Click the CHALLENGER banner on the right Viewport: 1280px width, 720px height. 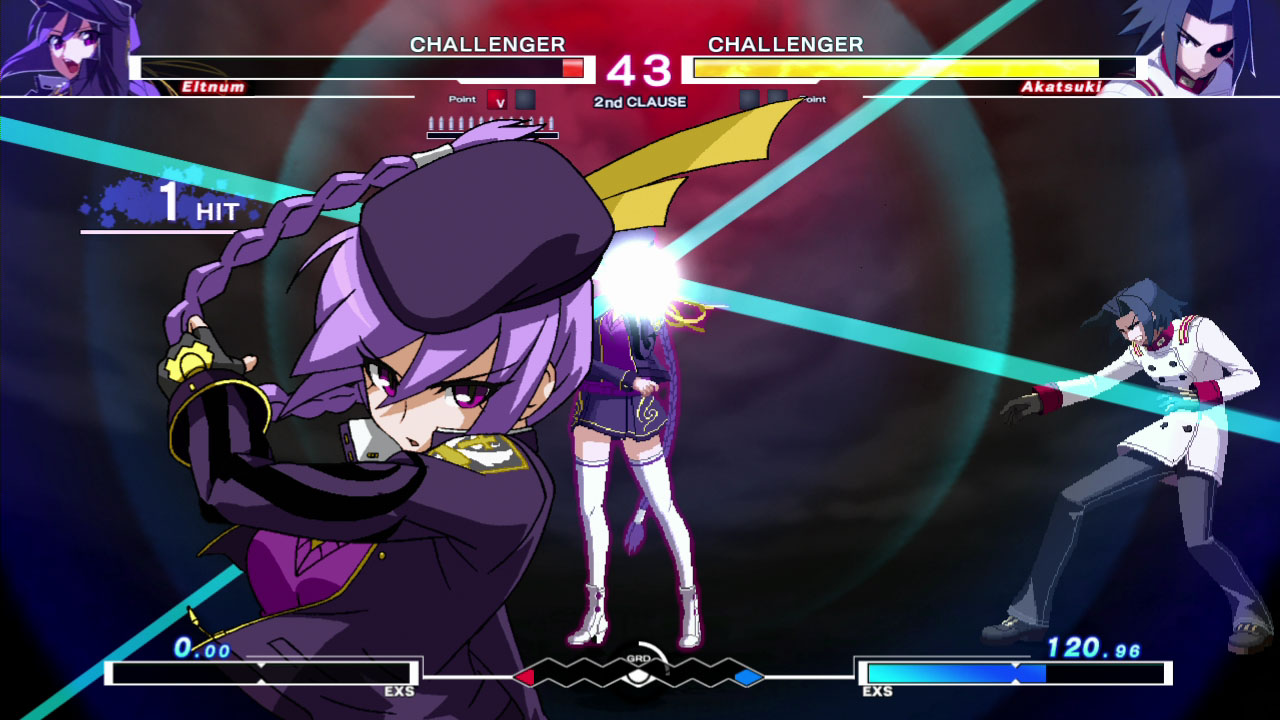785,45
